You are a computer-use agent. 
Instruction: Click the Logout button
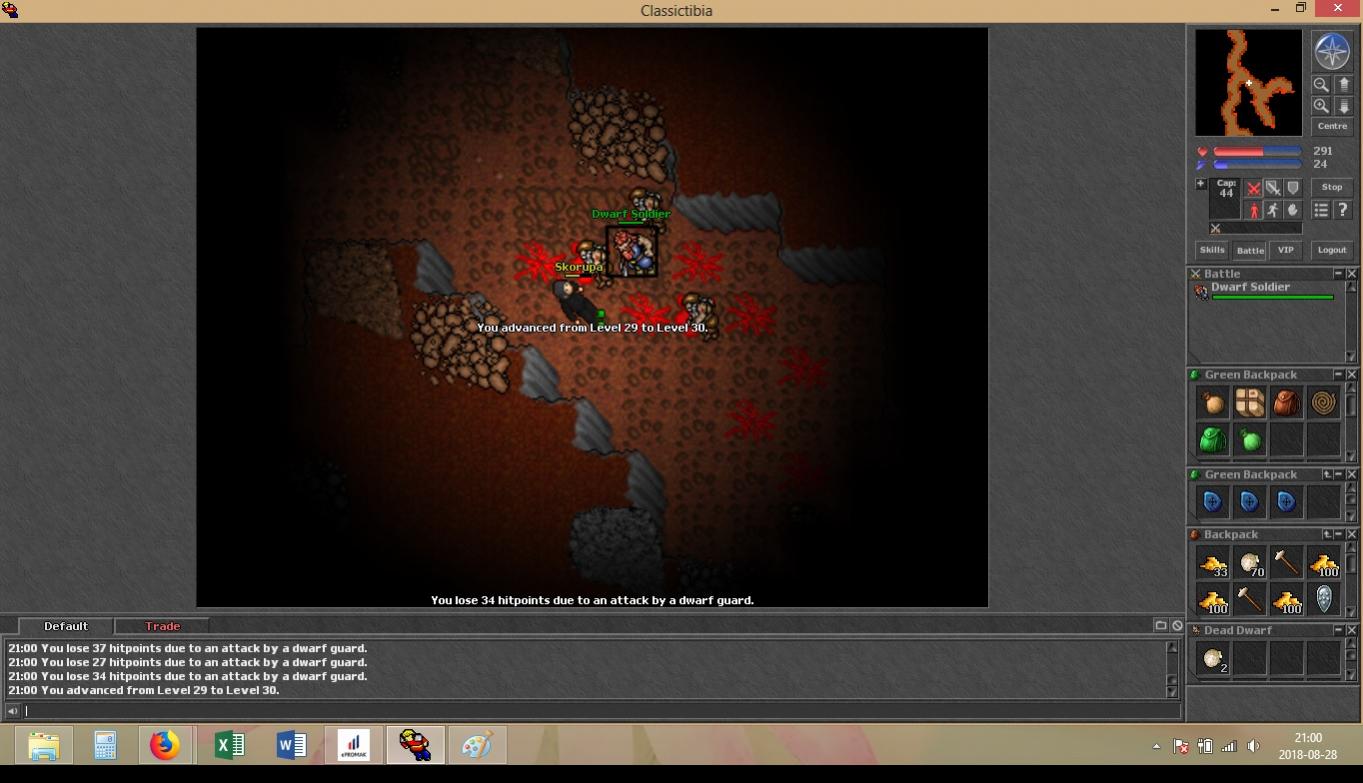[x=1331, y=250]
